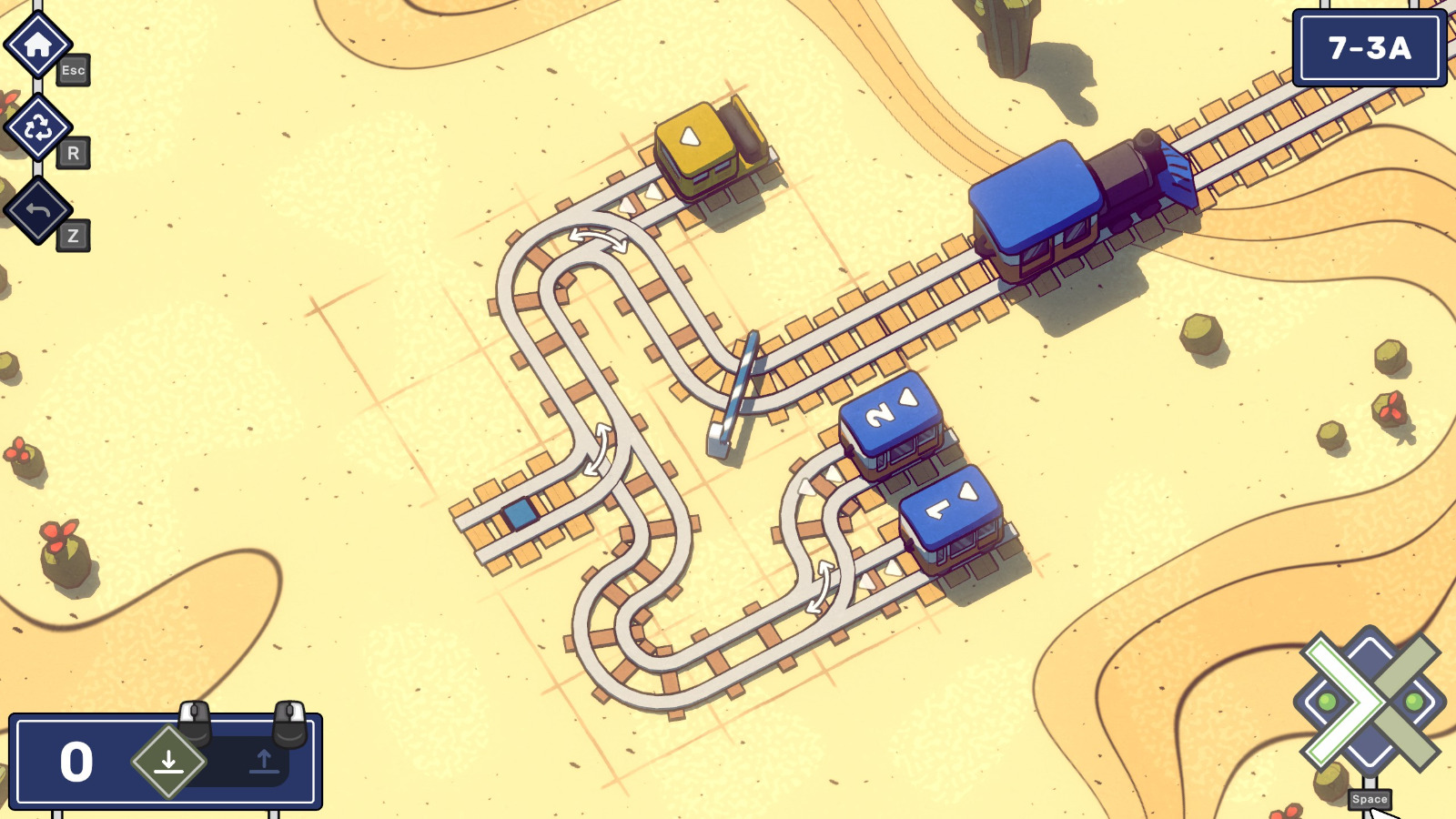Select the green diamond place-track icon
The image size is (1456, 819).
coord(167,763)
